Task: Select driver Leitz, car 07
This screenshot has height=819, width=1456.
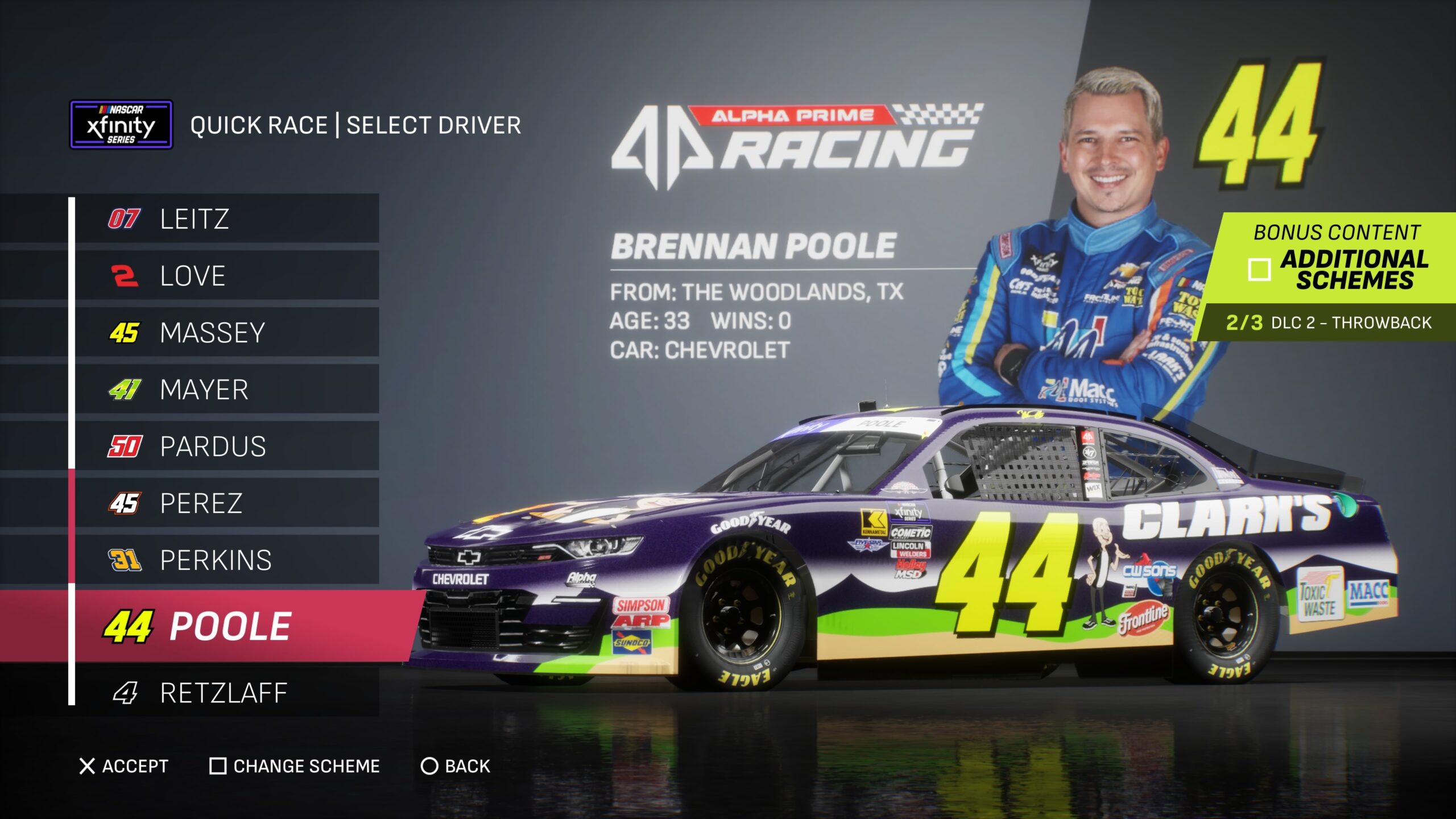Action: (x=226, y=219)
